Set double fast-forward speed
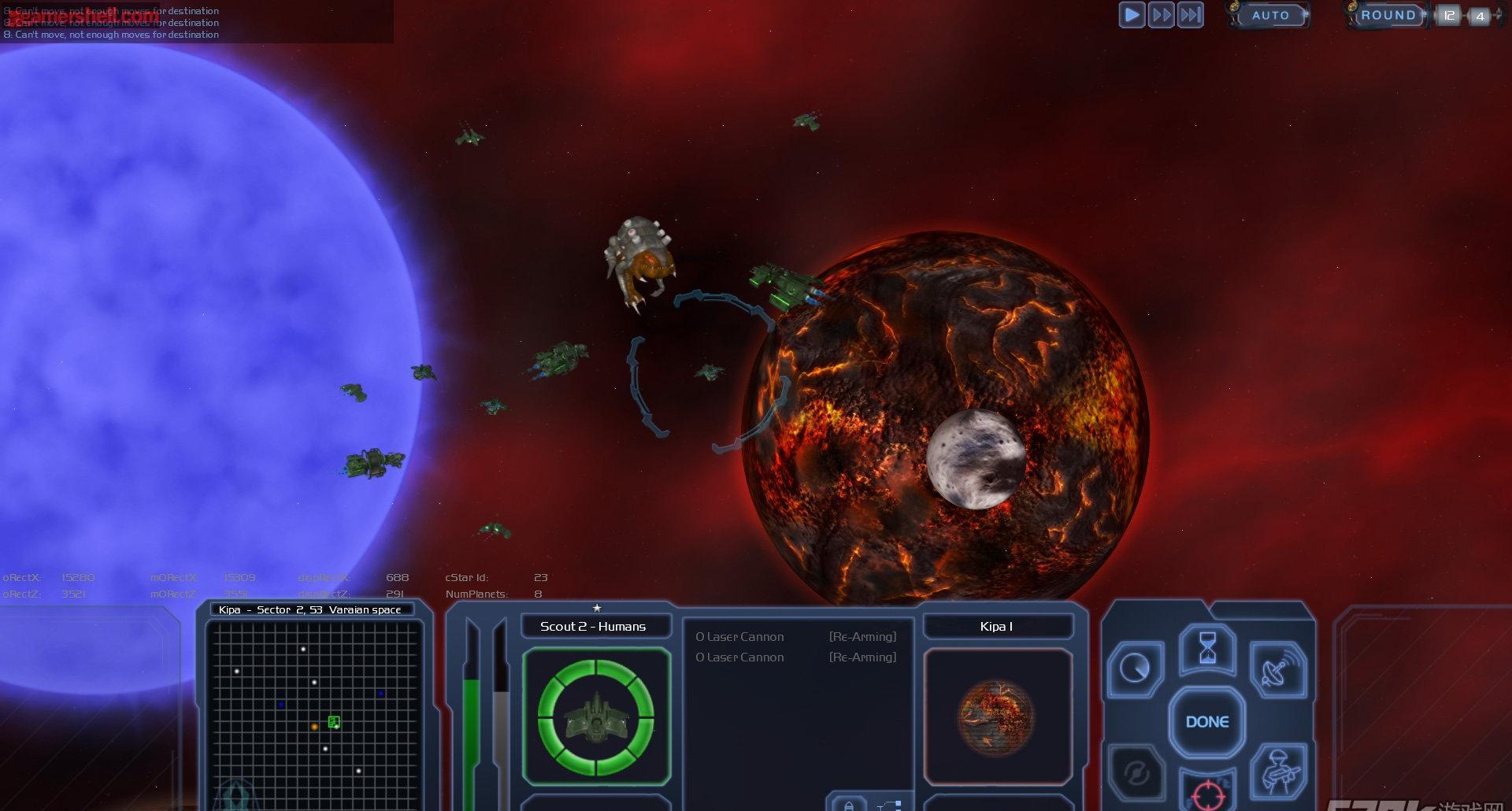This screenshot has height=811, width=1512. [x=1161, y=15]
